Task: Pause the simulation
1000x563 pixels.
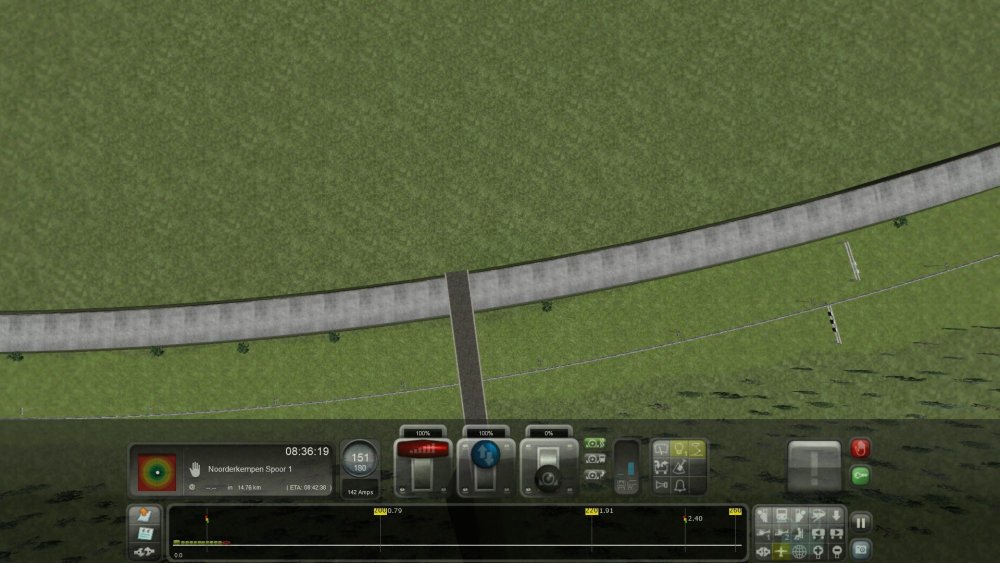Action: click(x=860, y=522)
